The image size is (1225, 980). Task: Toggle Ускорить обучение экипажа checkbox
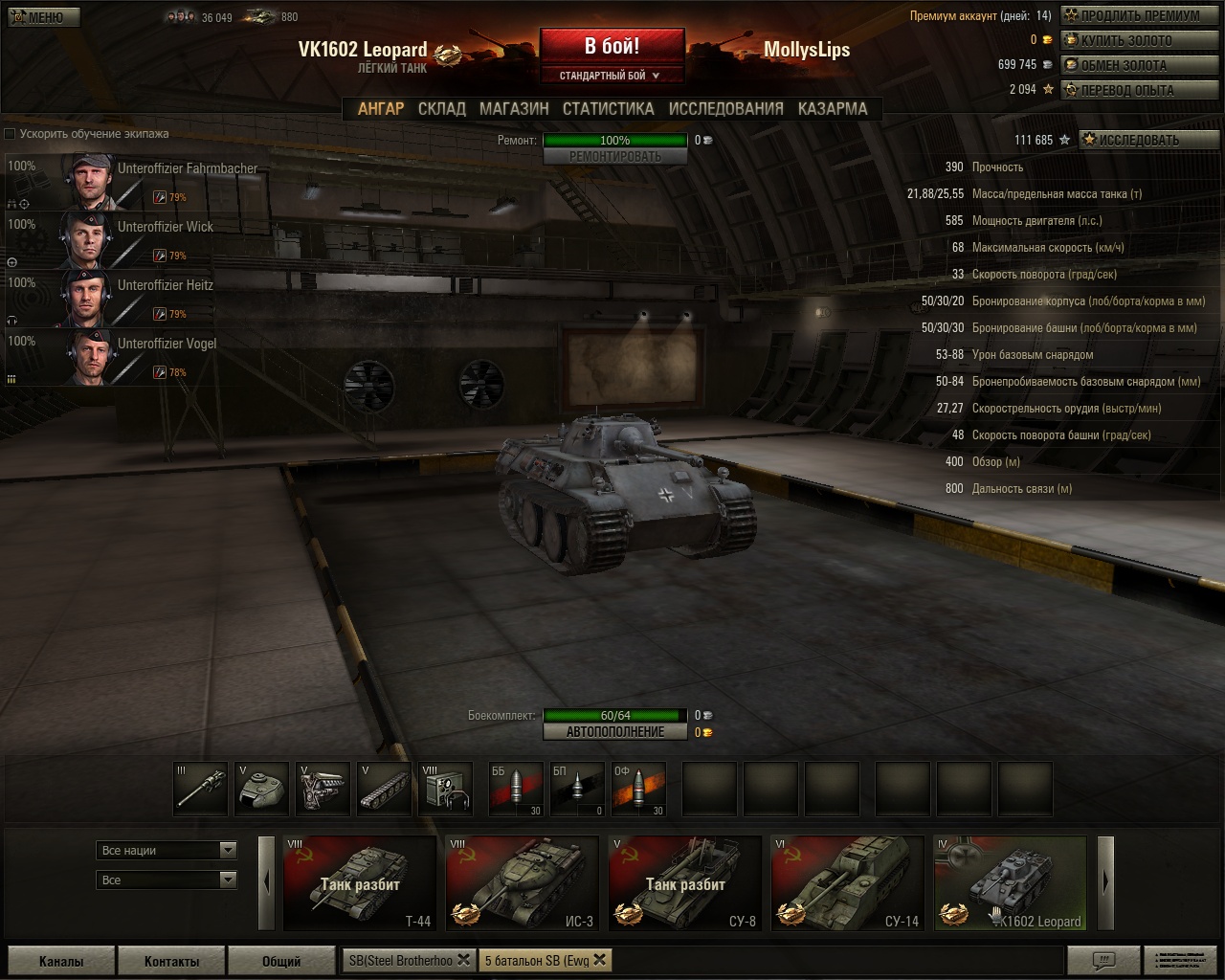click(11, 134)
